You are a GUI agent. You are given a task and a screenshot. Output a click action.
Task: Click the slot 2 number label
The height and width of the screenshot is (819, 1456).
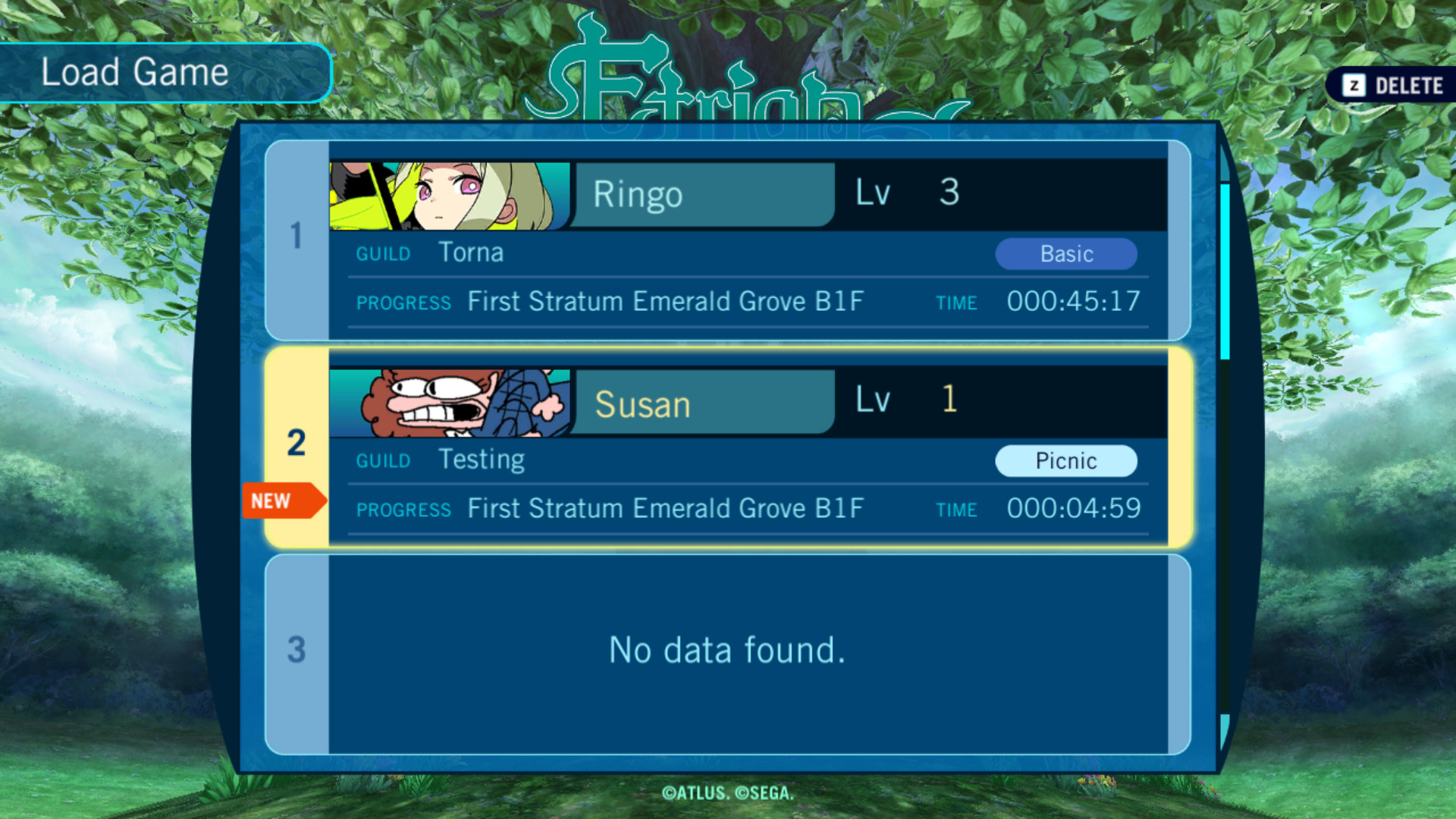pos(296,444)
